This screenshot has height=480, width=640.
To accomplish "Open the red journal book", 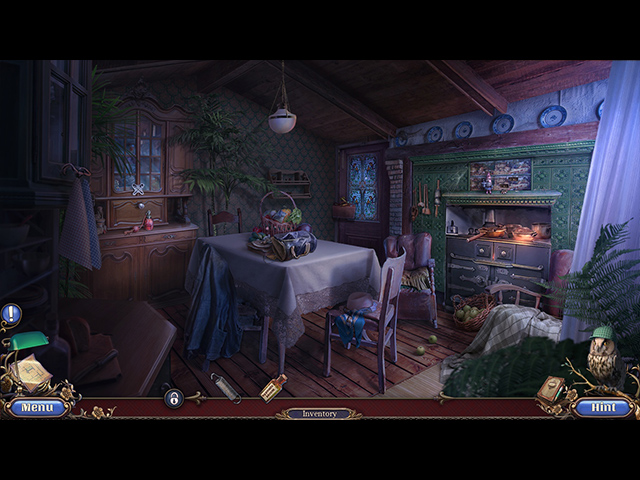I will (x=551, y=389).
